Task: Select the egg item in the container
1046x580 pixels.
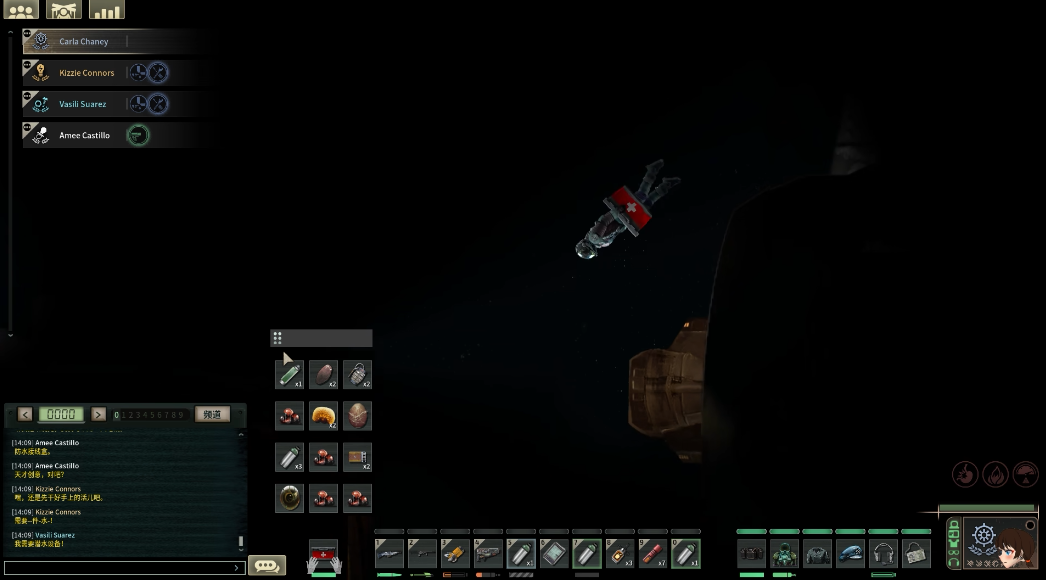Action: click(x=357, y=415)
